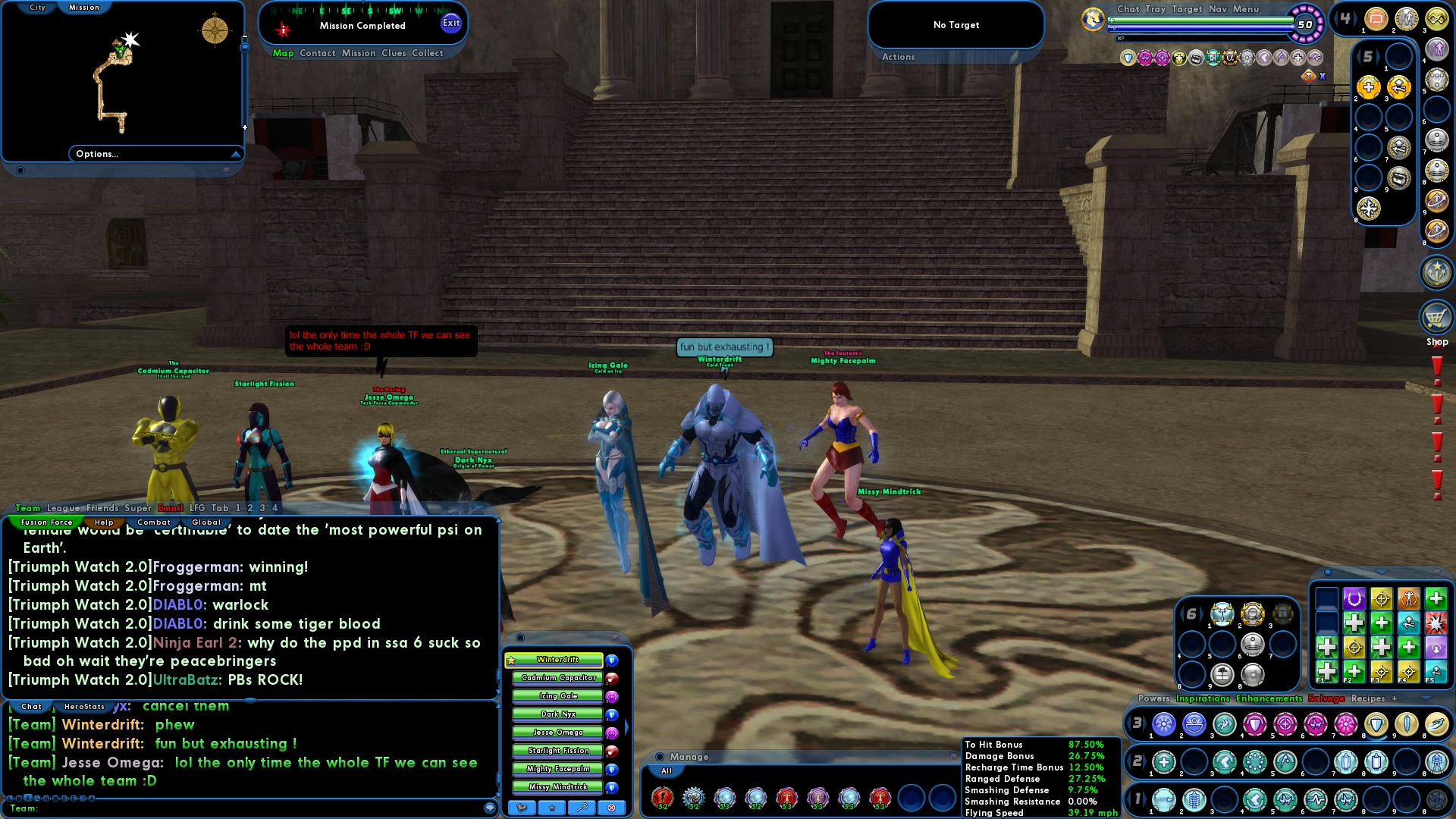Open the magnifying glass search in team window
The width and height of the screenshot is (1456, 819).
point(580,808)
